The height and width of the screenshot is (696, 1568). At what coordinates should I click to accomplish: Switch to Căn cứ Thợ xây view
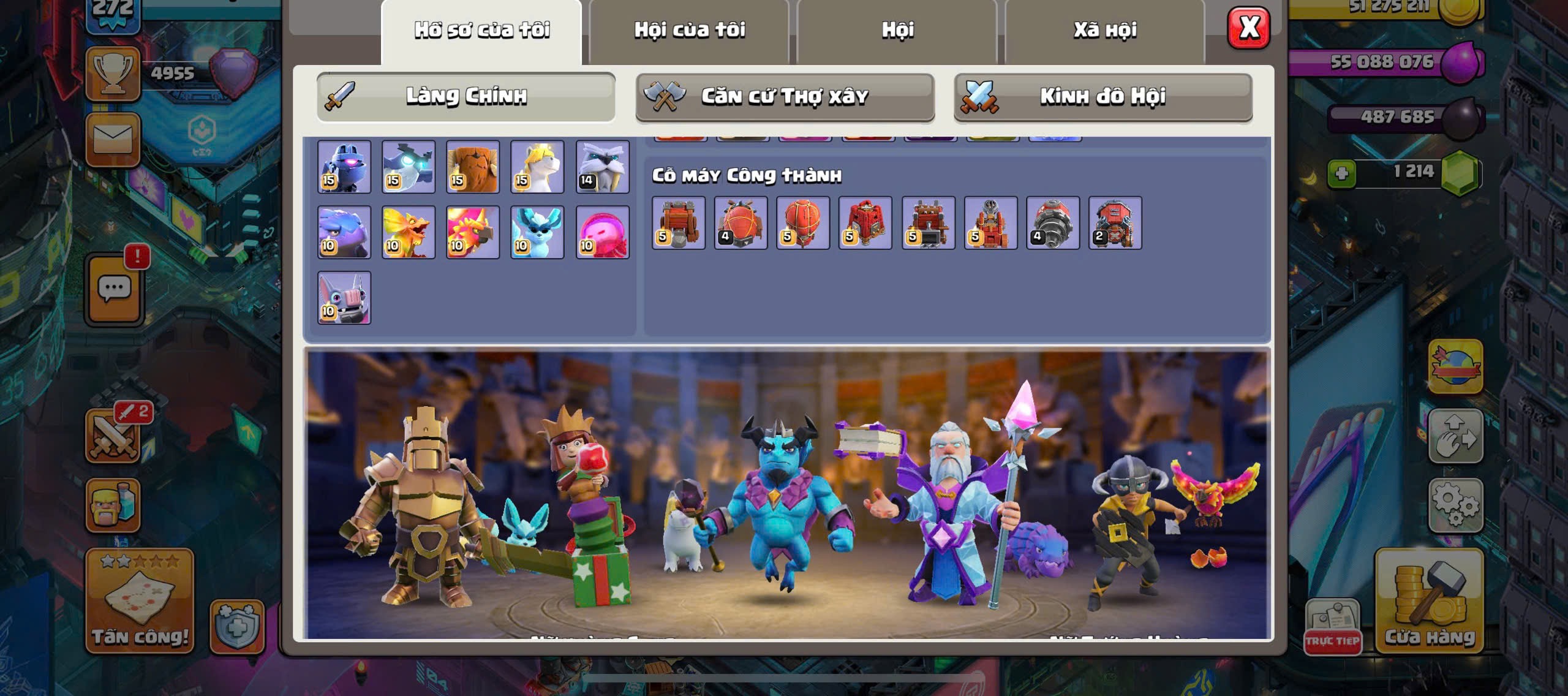coord(785,97)
